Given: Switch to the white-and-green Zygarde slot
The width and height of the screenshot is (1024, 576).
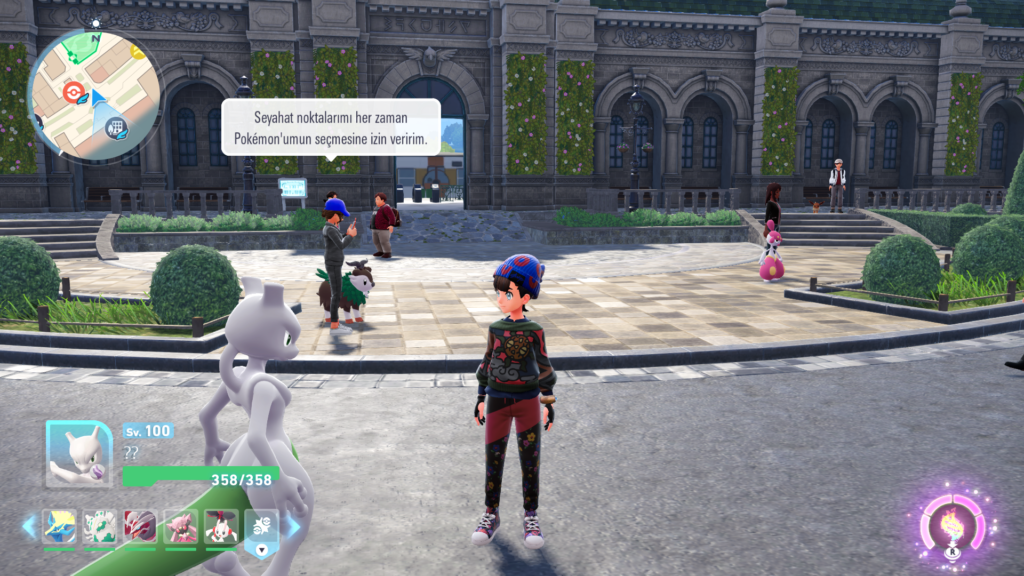Looking at the screenshot, I should tap(100, 526).
